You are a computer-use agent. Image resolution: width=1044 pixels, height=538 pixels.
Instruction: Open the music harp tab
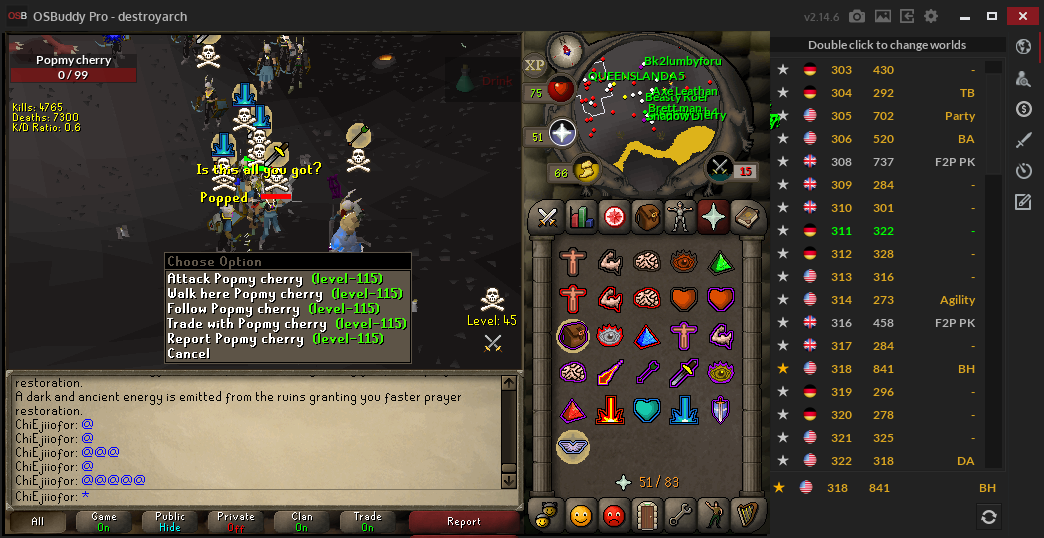coord(745,516)
